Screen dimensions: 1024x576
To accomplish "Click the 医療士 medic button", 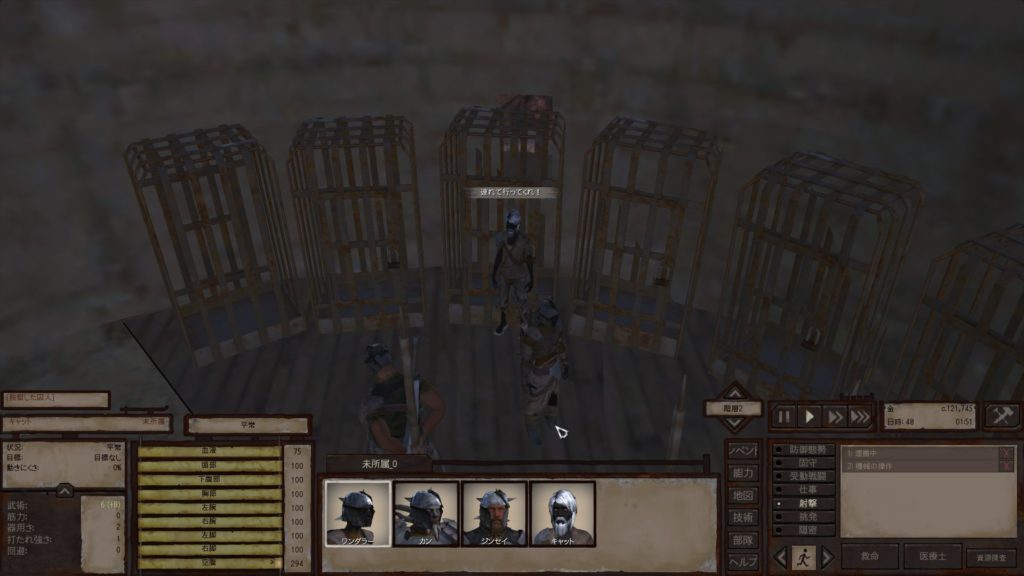I will 932,557.
